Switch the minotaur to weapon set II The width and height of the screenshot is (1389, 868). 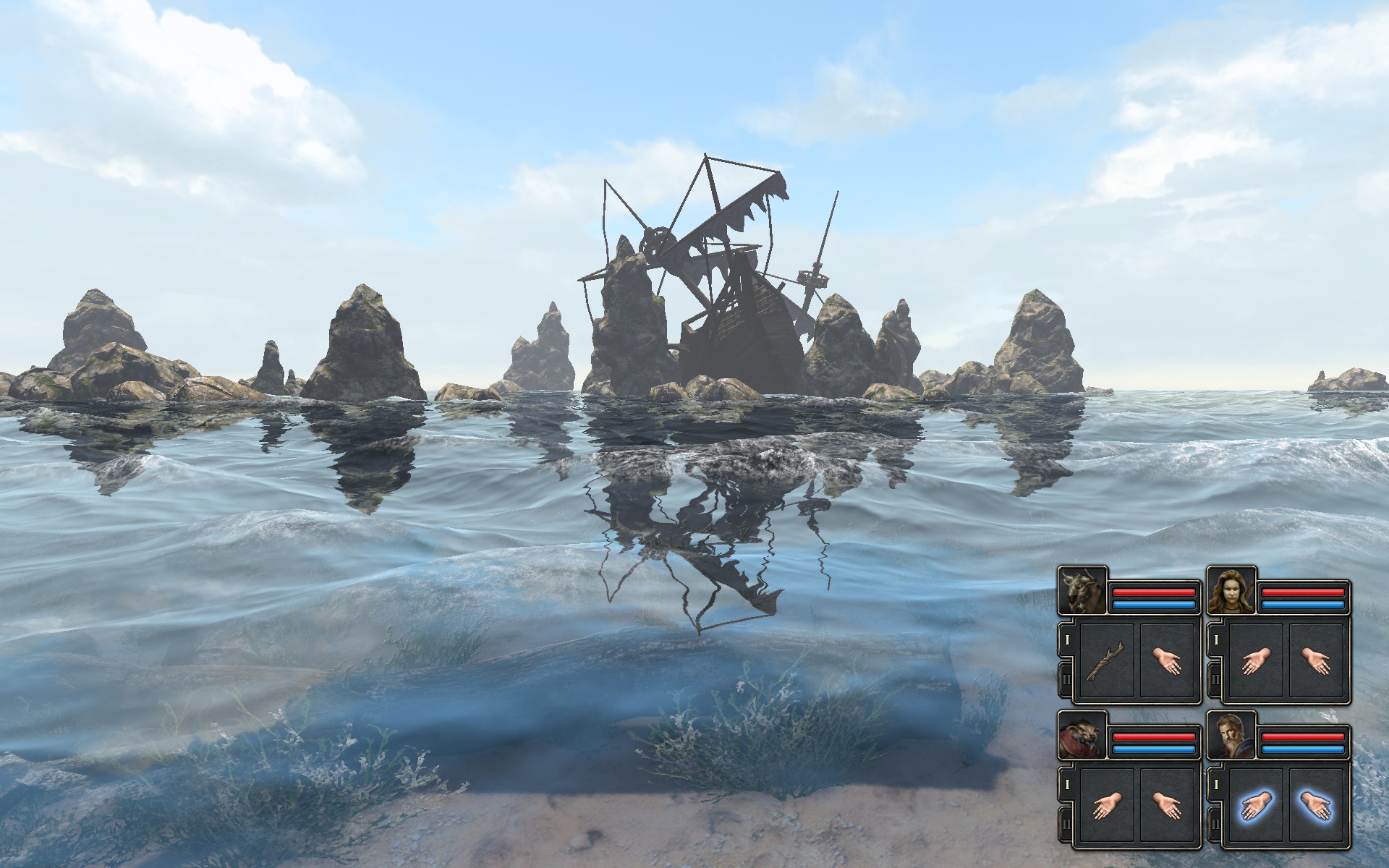pos(1066,679)
